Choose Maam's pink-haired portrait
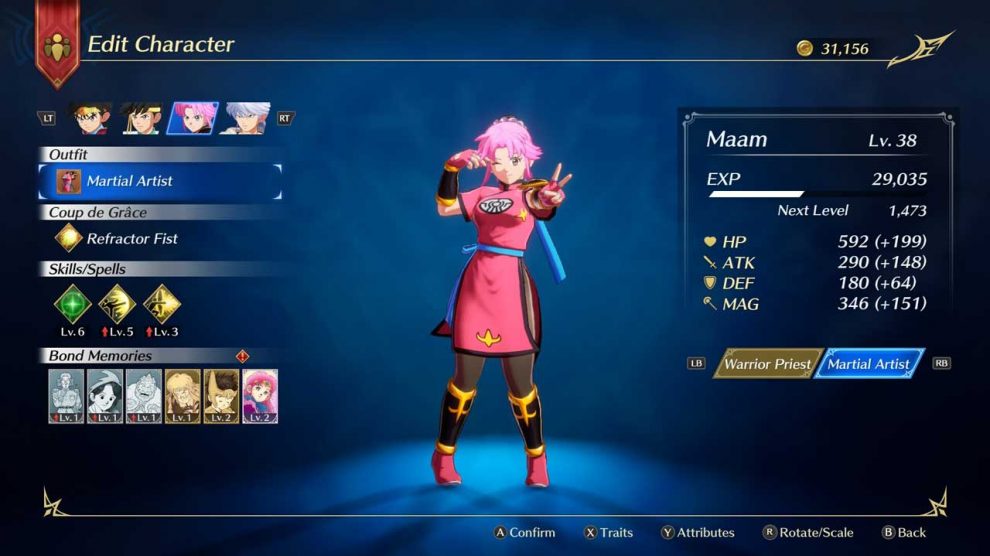990x556 pixels. [x=191, y=118]
